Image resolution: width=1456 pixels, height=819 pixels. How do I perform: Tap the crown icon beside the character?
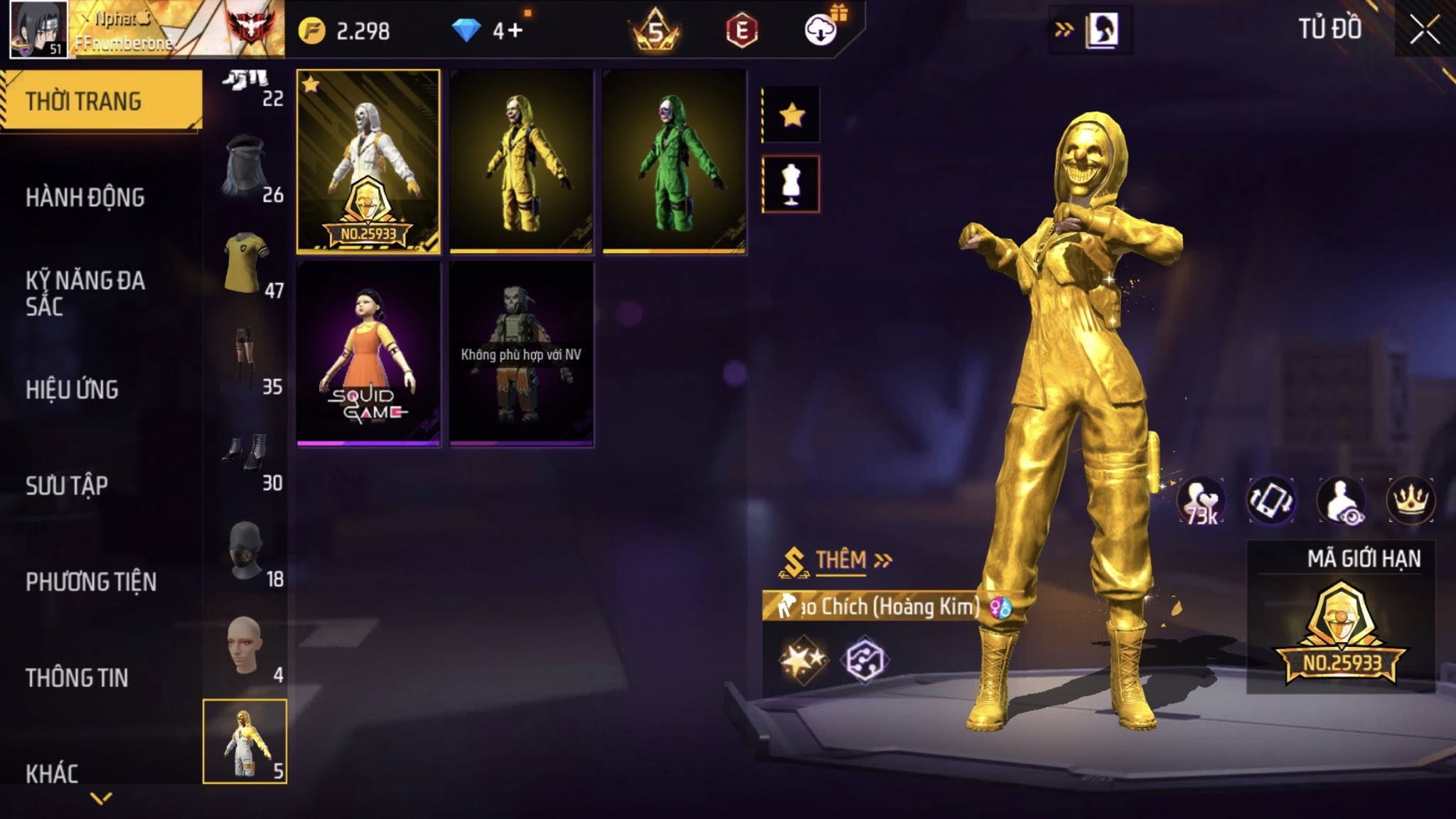[x=1410, y=500]
